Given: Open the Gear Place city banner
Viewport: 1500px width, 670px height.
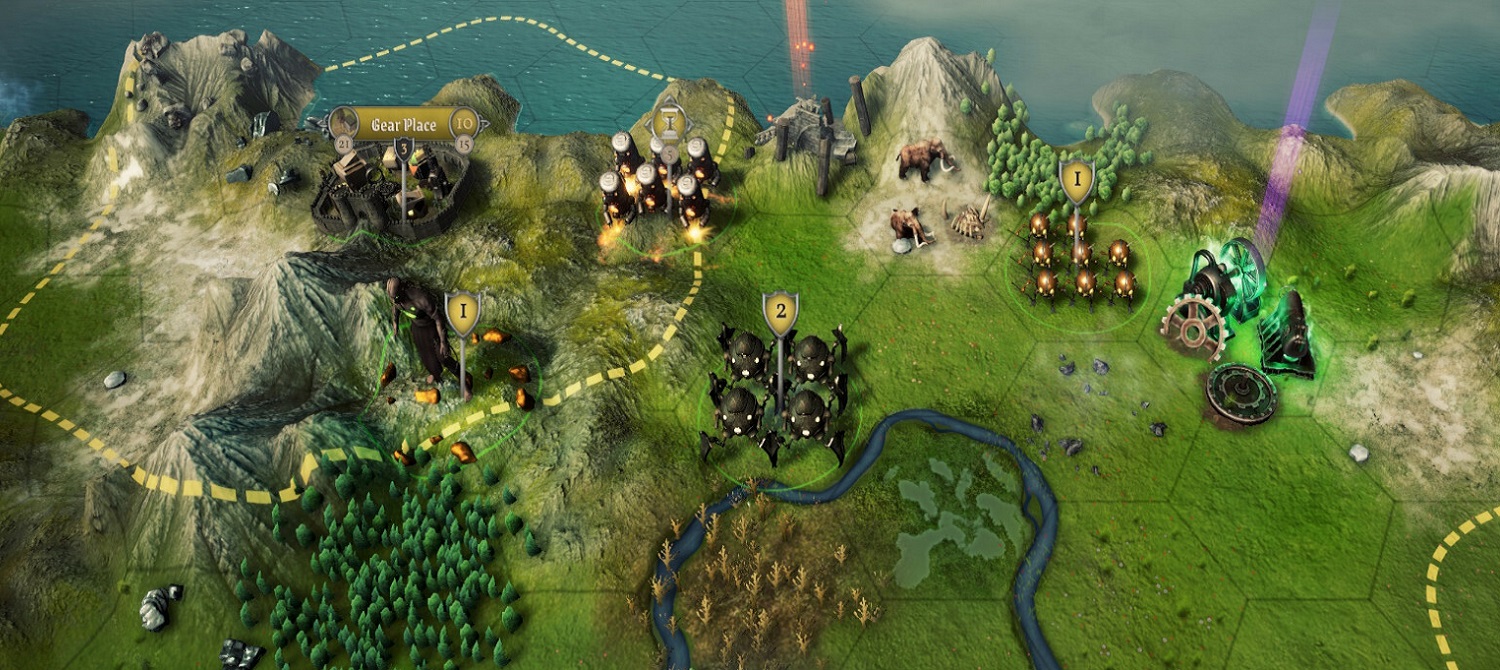Looking at the screenshot, I should 403,125.
